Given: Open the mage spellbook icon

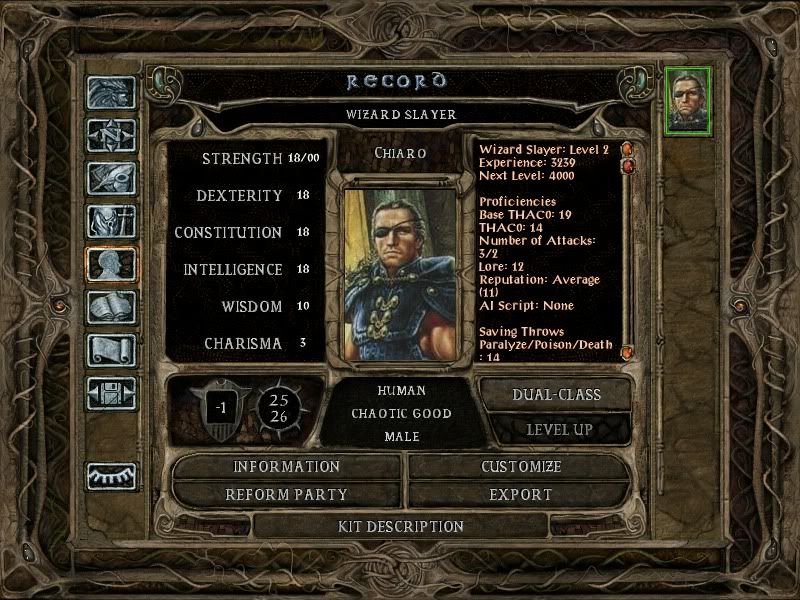Looking at the screenshot, I should 111,307.
